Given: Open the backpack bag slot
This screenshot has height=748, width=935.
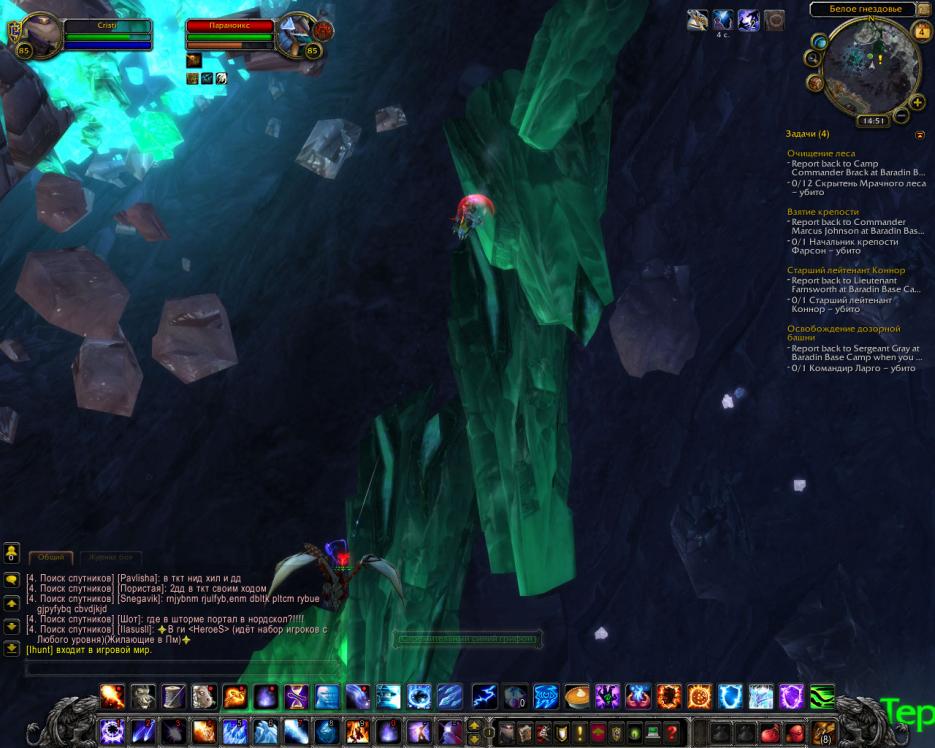Looking at the screenshot, I should pyautogui.click(x=824, y=731).
